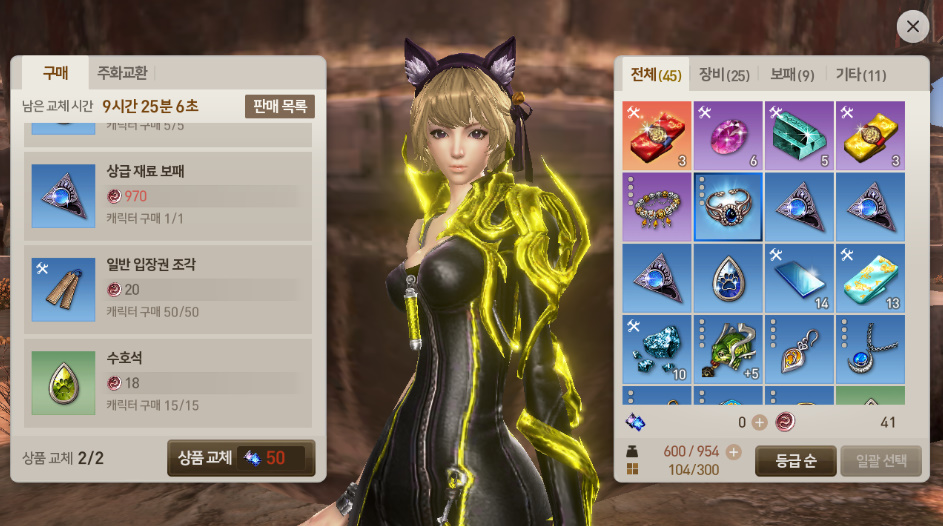The image size is (943, 526).
Task: Expand bag capacity with the plus button
Action: coord(734,452)
